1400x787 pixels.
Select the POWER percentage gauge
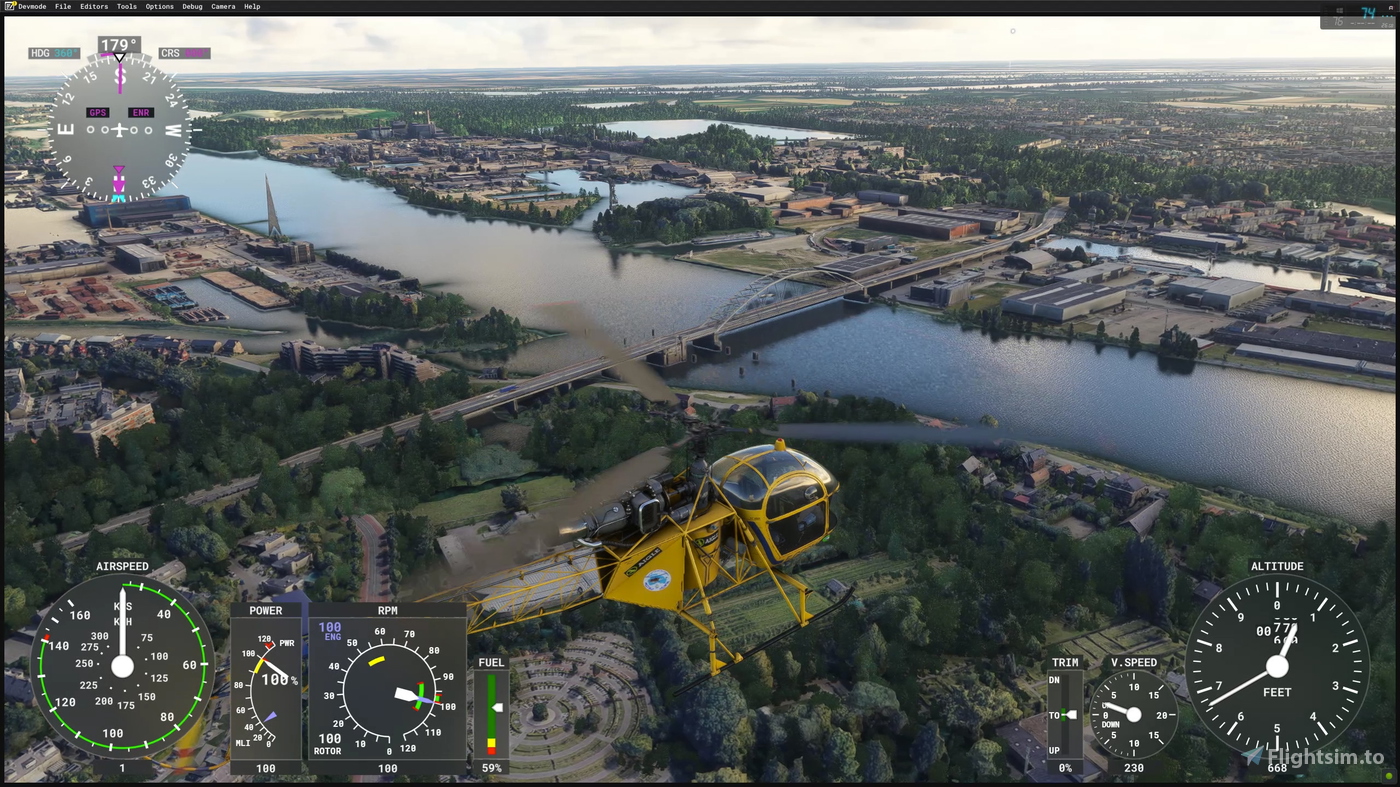(x=265, y=688)
